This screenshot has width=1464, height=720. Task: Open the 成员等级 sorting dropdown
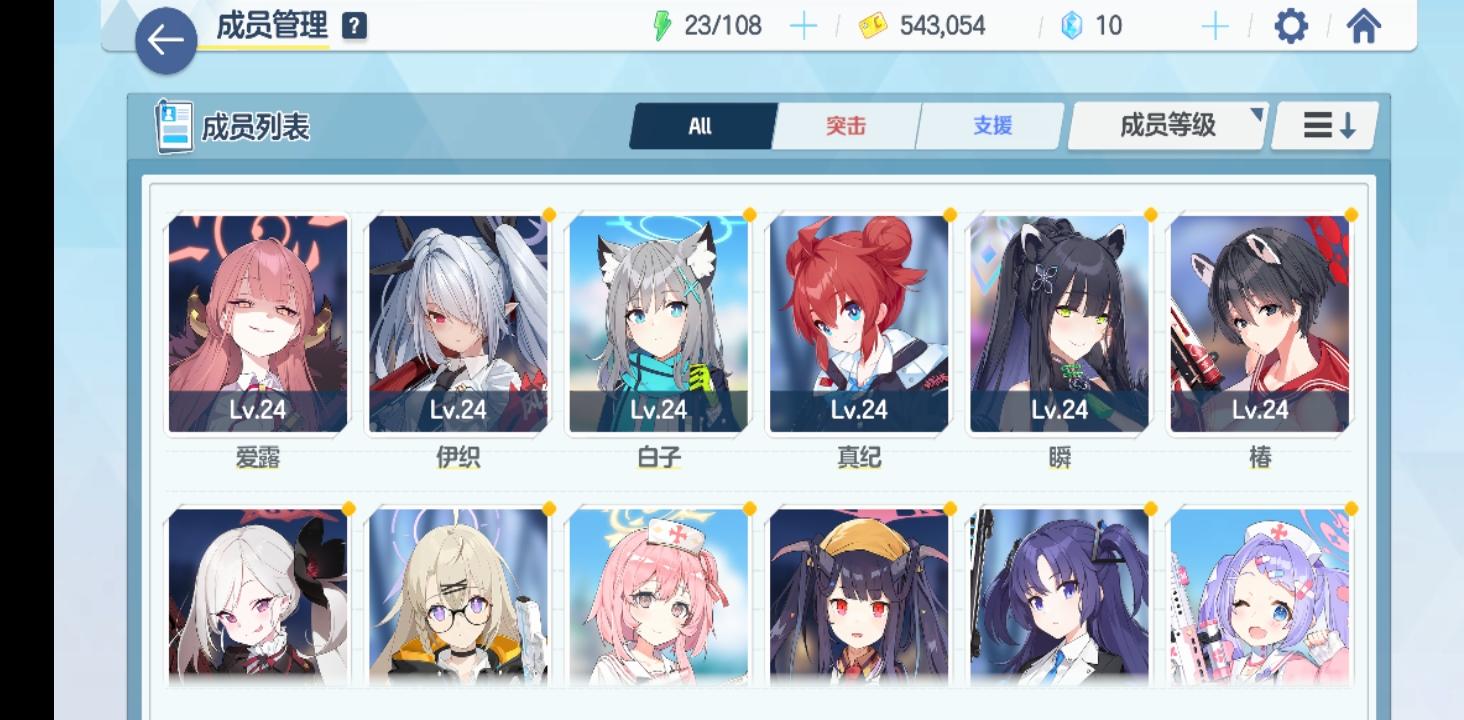[x=1166, y=126]
